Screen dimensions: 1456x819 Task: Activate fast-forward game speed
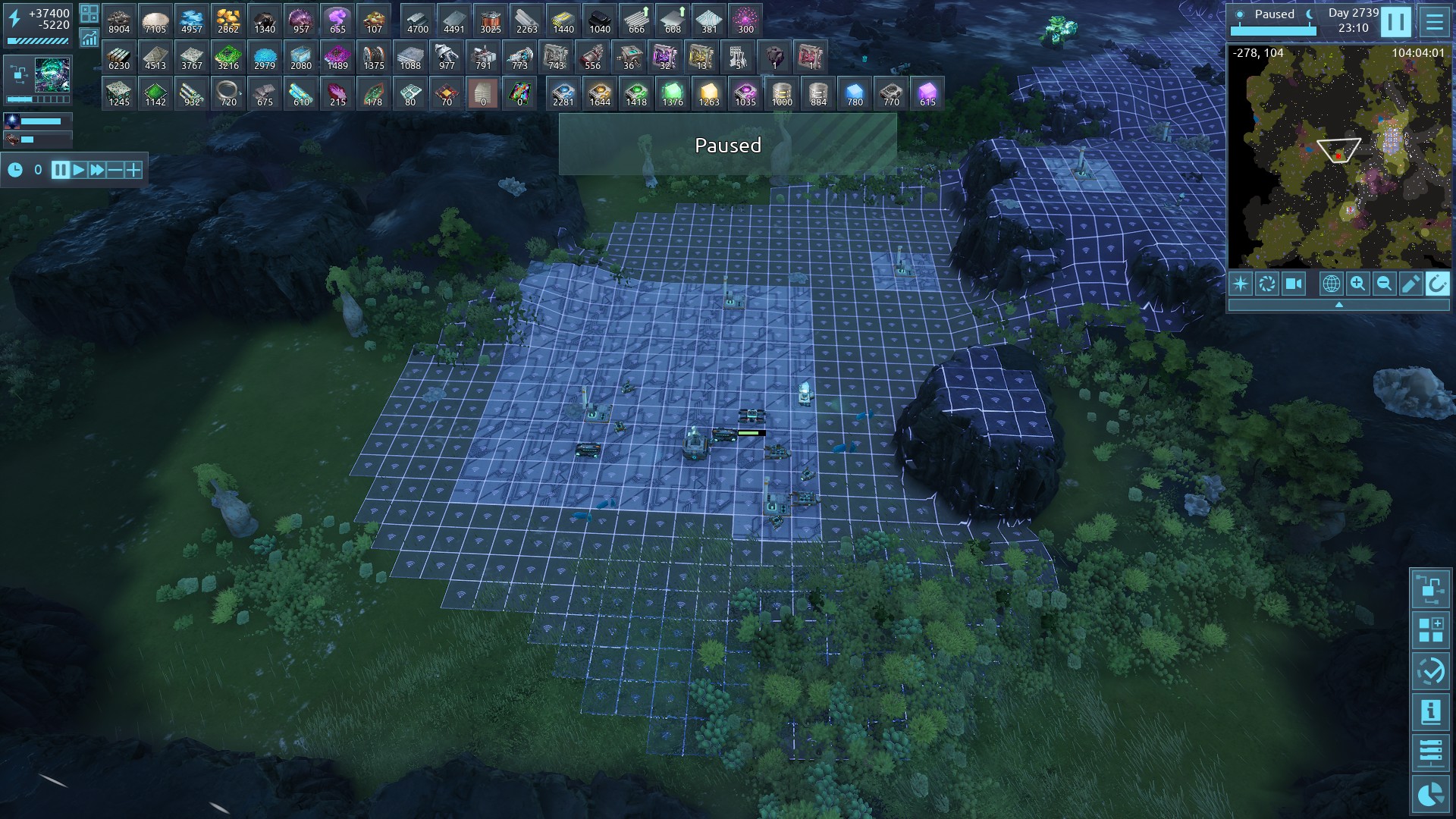point(97,170)
